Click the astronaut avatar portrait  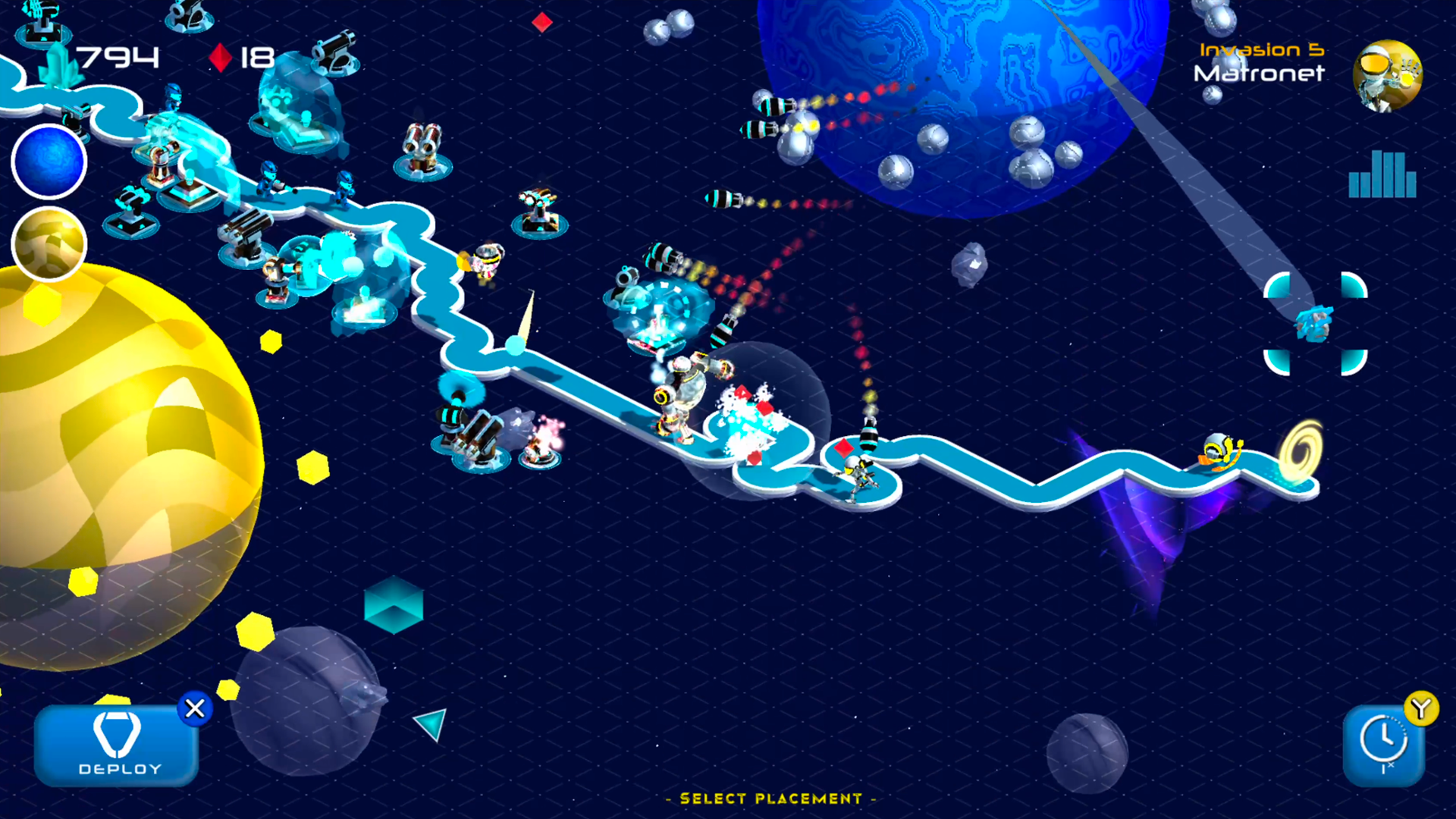pyautogui.click(x=1388, y=75)
